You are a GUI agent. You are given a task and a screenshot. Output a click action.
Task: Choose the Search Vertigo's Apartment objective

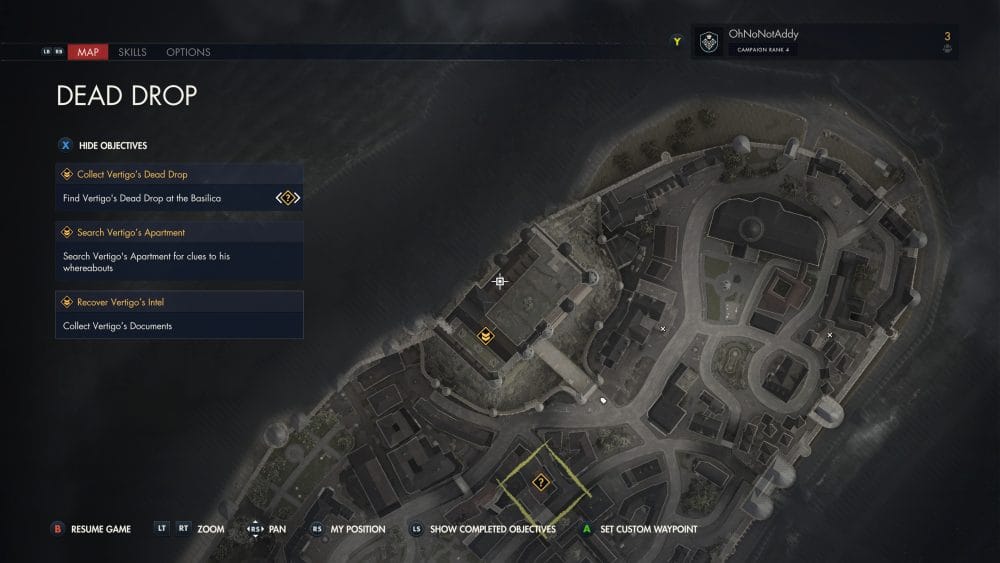[x=180, y=233]
